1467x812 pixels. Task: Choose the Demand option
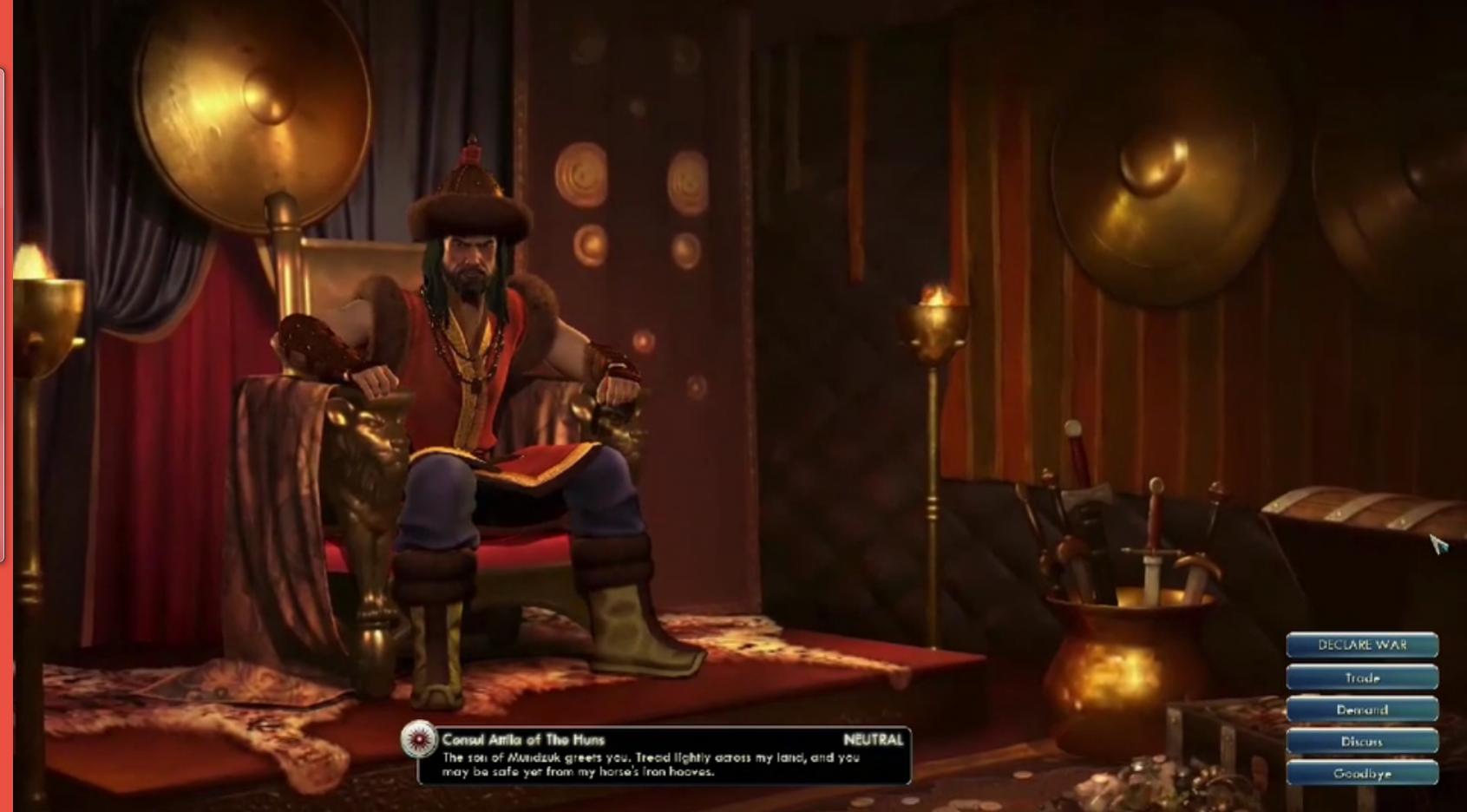point(1361,710)
